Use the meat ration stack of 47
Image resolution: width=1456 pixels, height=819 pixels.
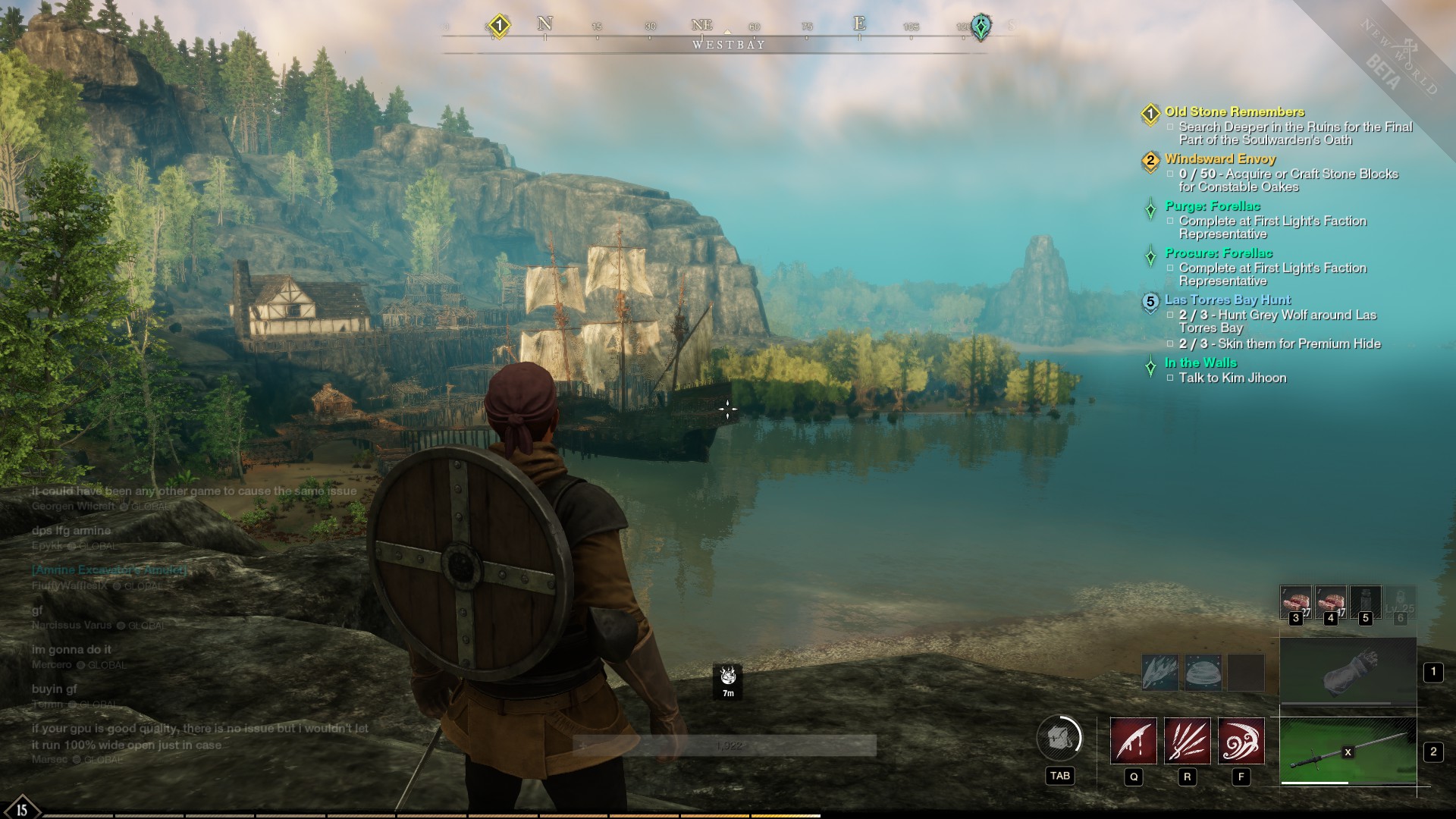click(1330, 602)
